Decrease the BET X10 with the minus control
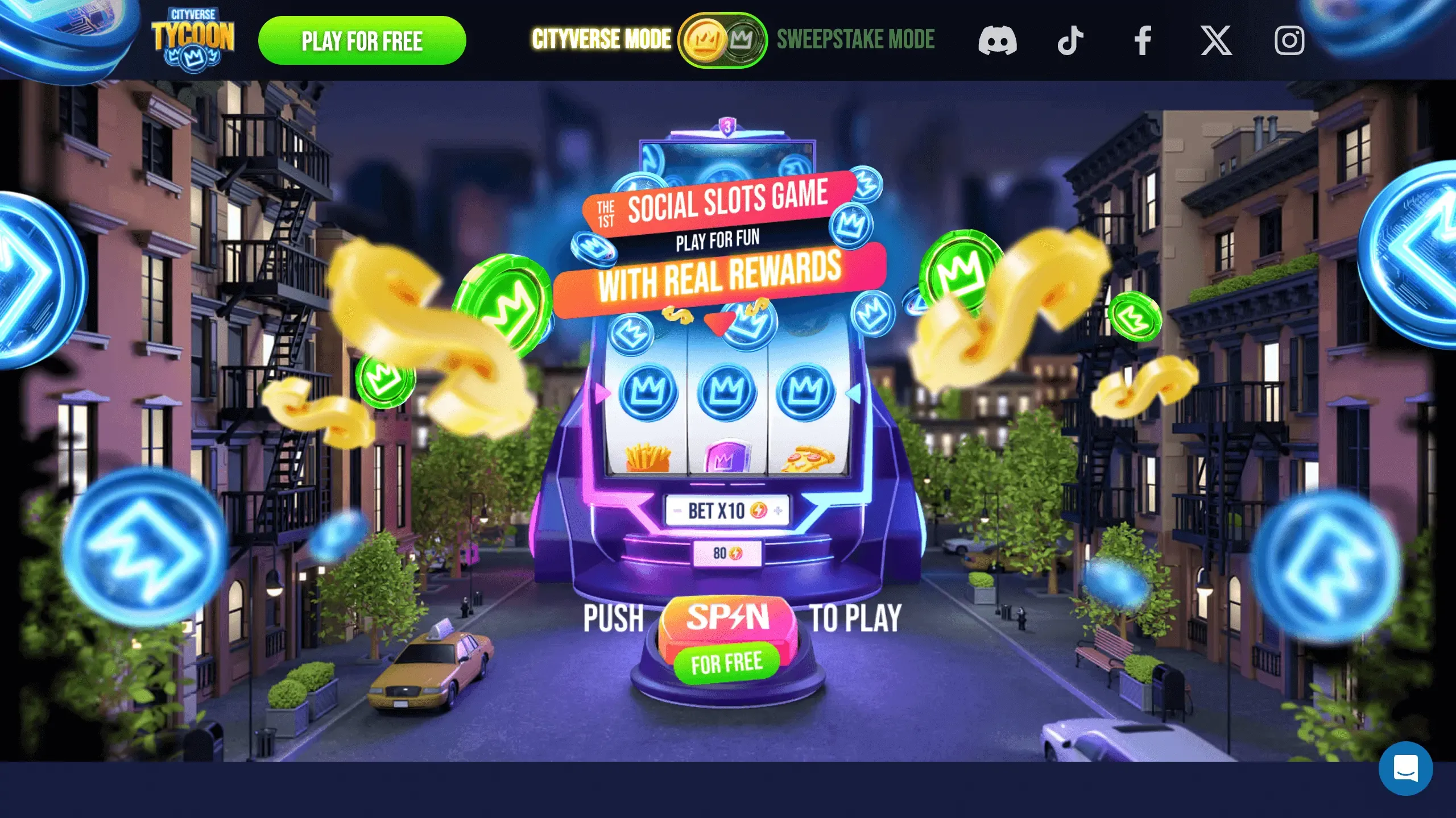The height and width of the screenshot is (818, 1456). pos(677,511)
